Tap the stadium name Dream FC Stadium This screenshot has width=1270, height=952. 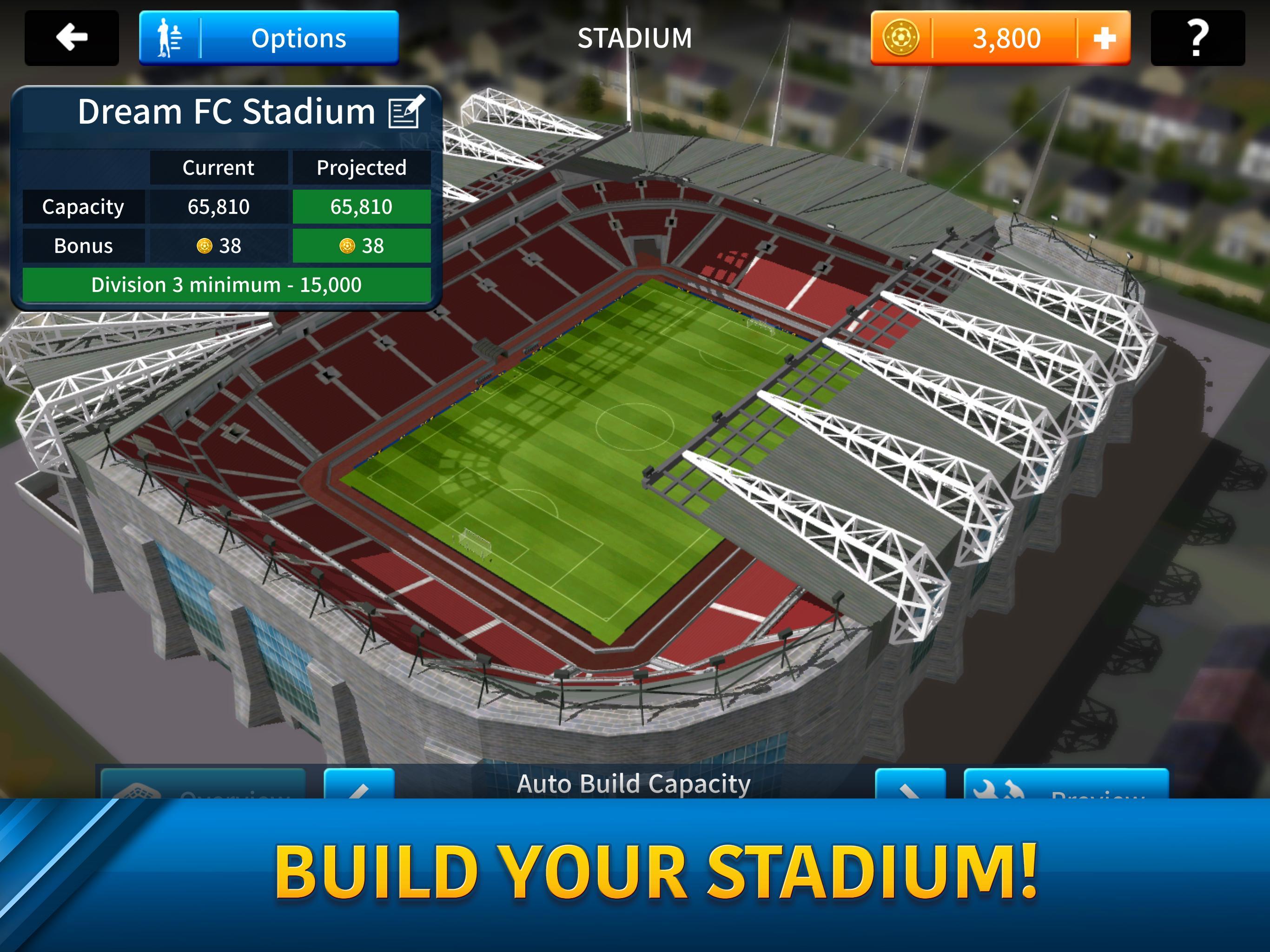(226, 111)
